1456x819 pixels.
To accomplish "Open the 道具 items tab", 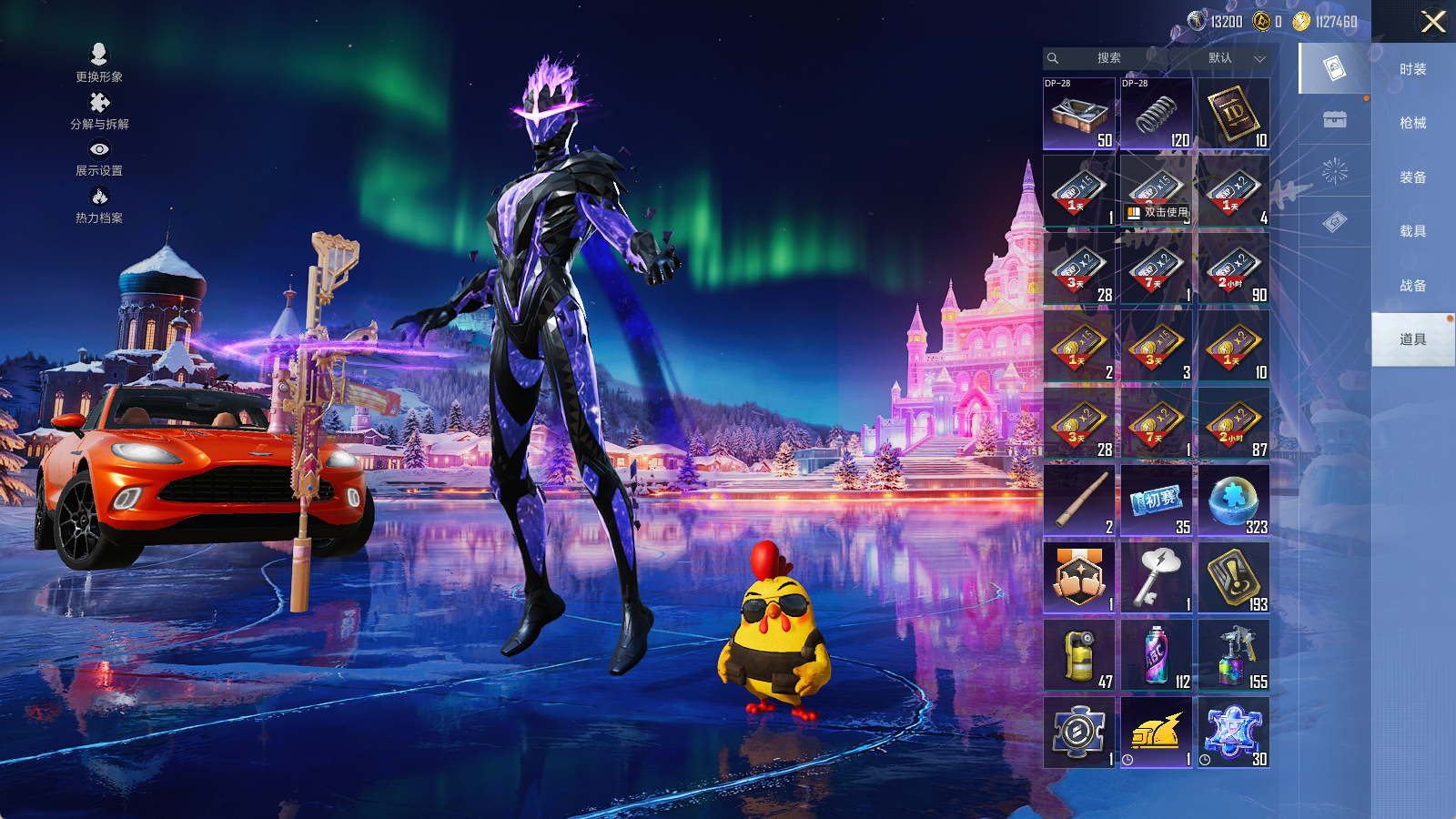I will 1412,339.
